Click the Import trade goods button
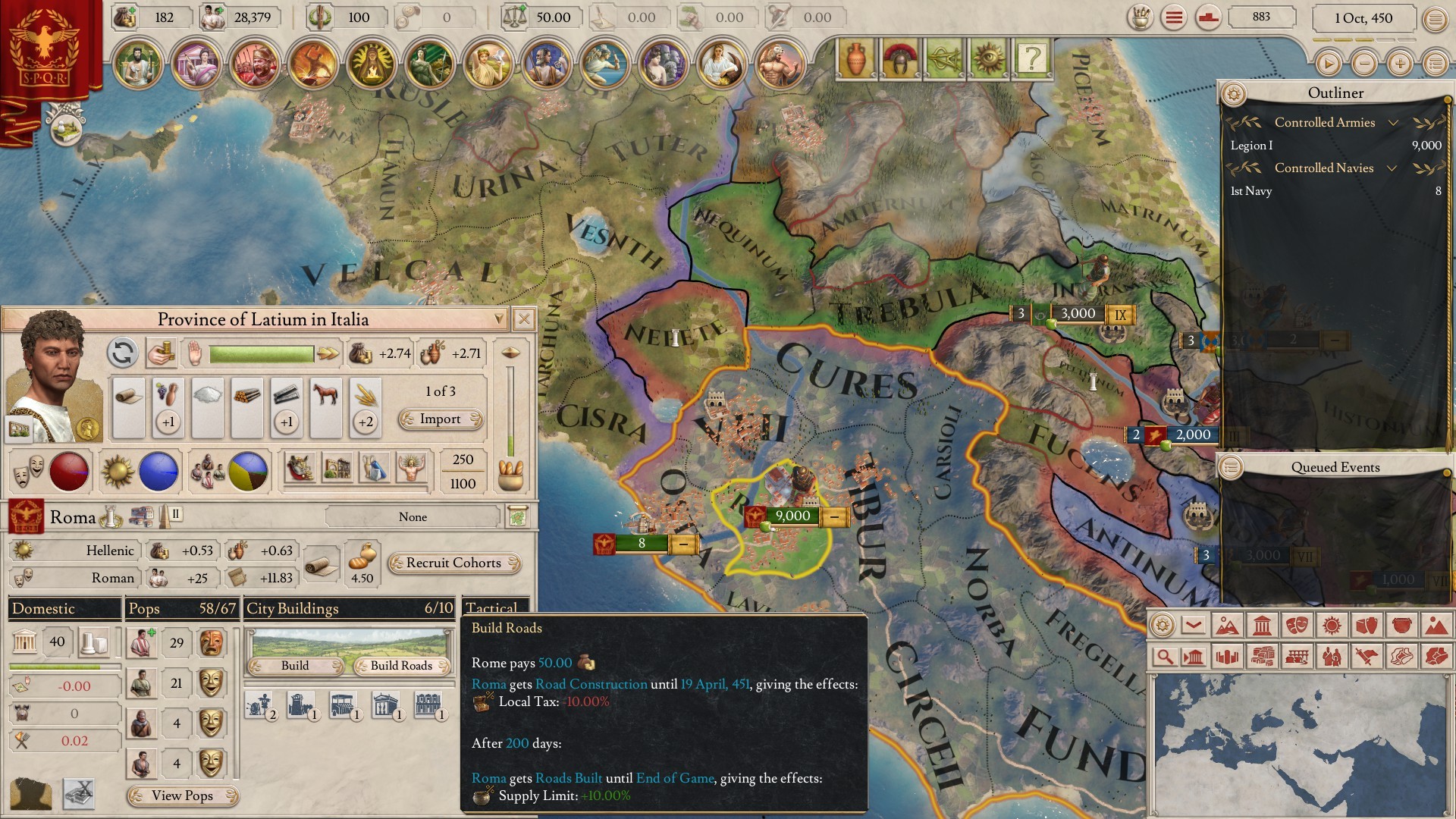 click(x=441, y=419)
